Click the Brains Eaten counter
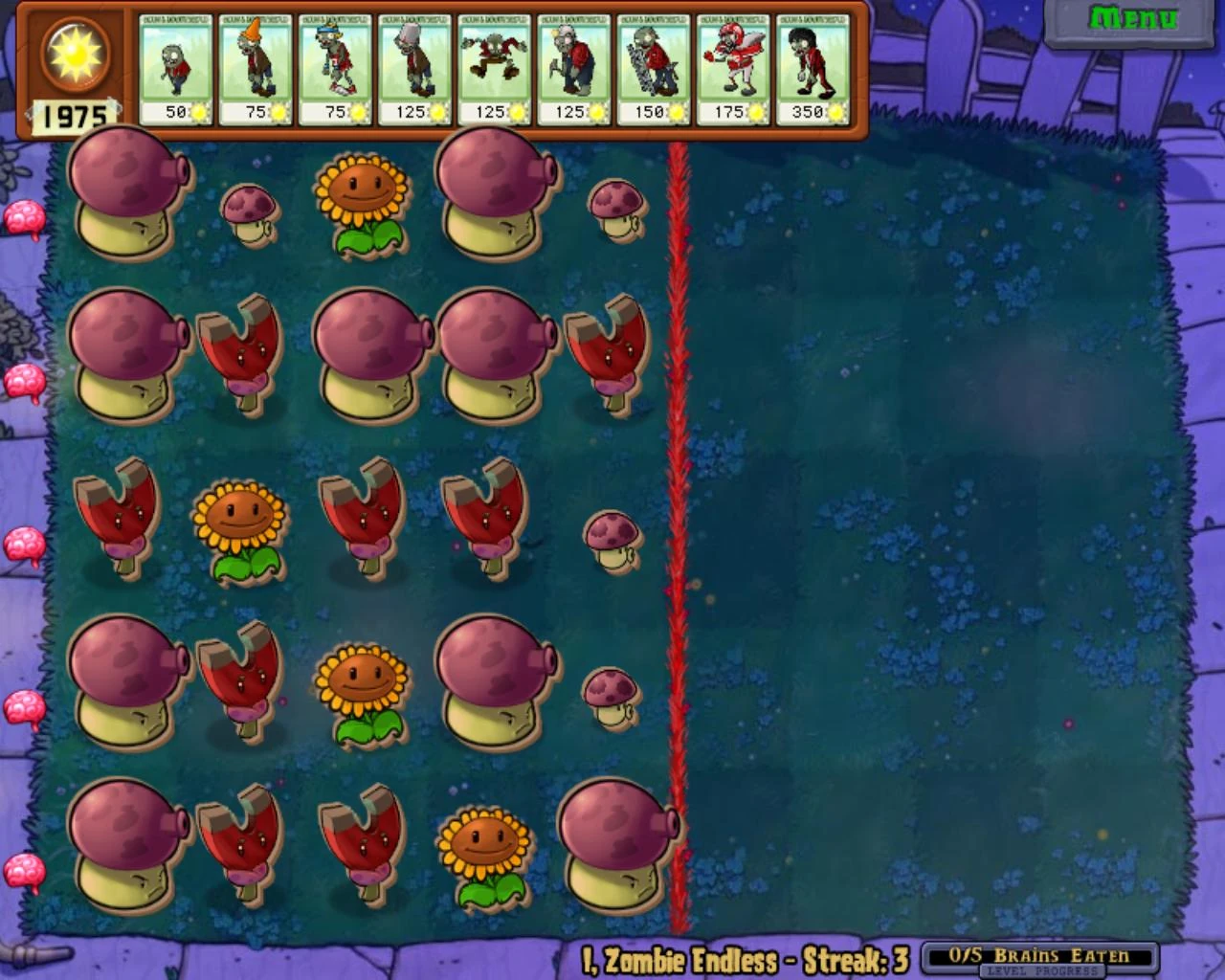Image resolution: width=1225 pixels, height=980 pixels. tap(1038, 953)
